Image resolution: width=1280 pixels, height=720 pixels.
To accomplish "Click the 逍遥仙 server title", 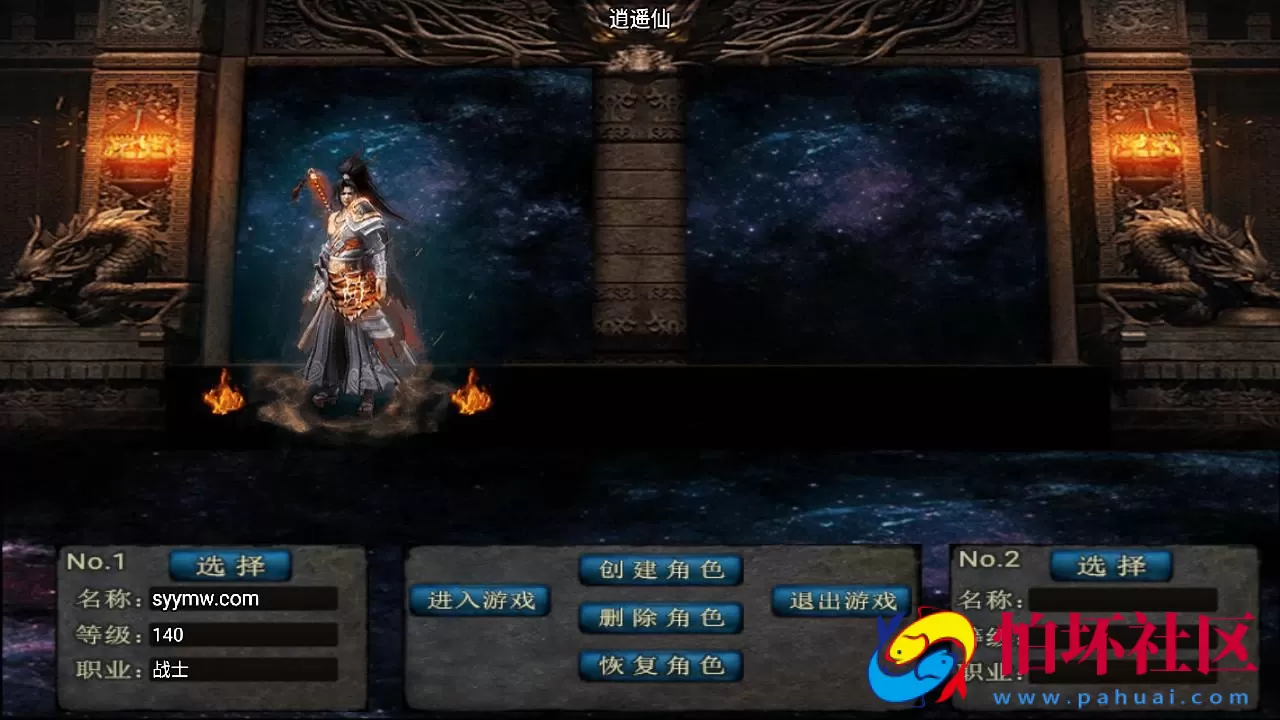I will coord(640,20).
